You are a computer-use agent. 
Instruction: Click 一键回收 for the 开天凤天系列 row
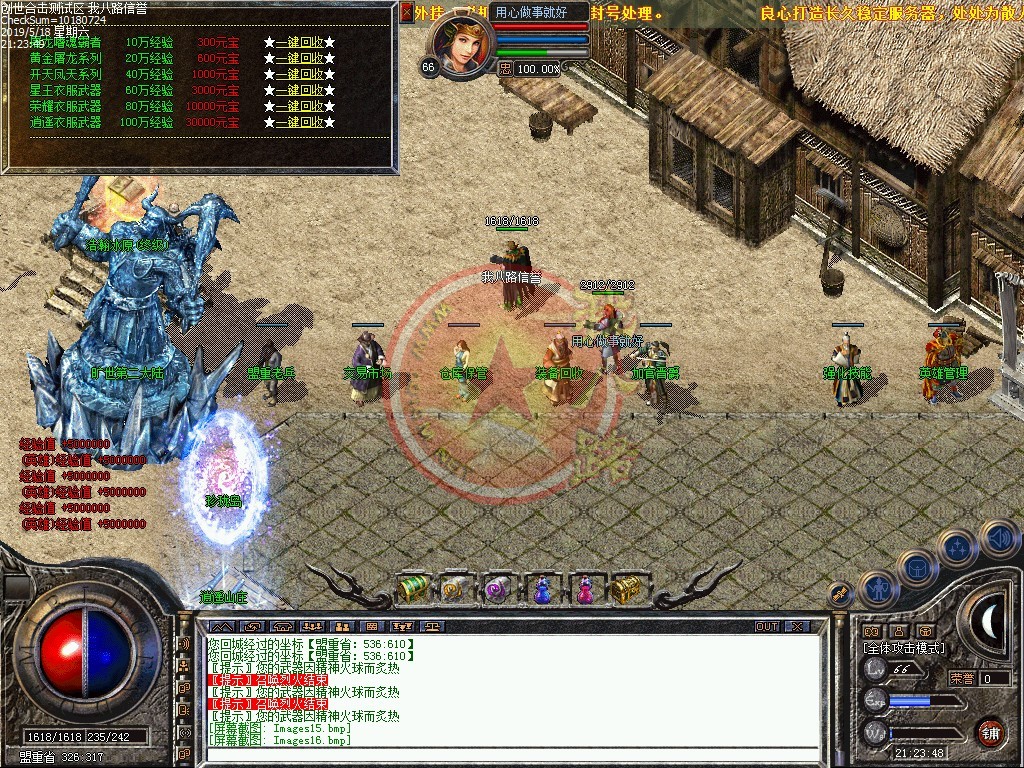click(x=299, y=74)
